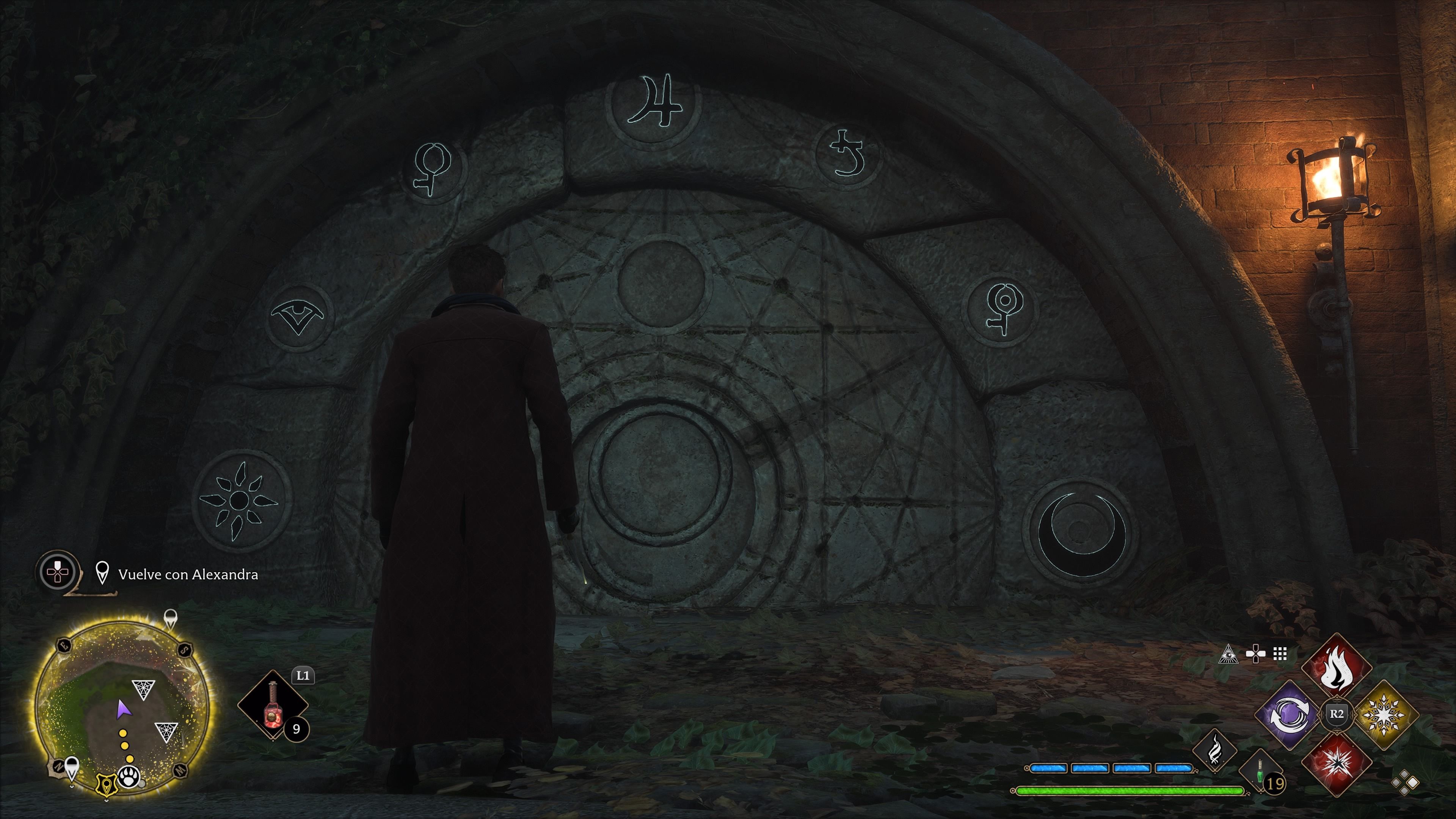Viewport: 1456px width, 819px height.
Task: Select the green vial tool slot
Action: pos(1260,772)
